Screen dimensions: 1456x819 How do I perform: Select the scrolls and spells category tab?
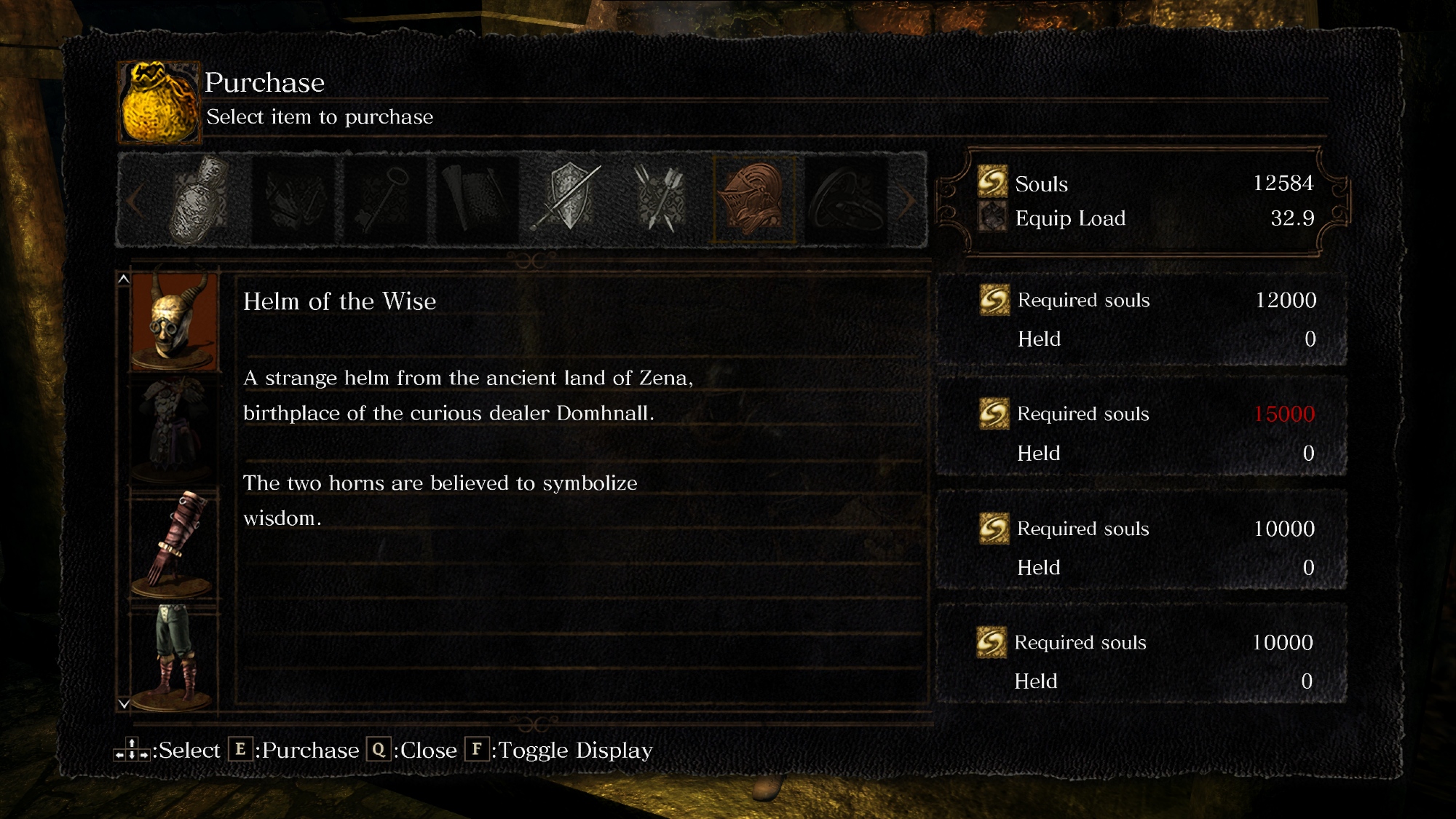477,198
